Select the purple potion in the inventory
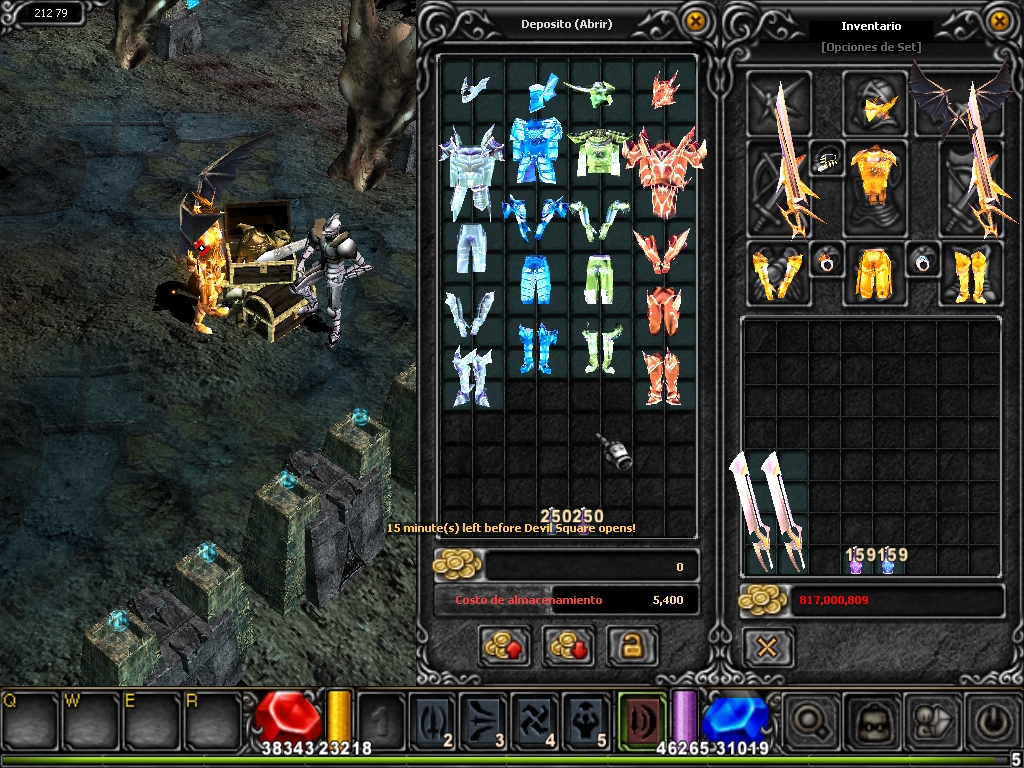Viewport: 1024px width, 768px height. tap(856, 566)
